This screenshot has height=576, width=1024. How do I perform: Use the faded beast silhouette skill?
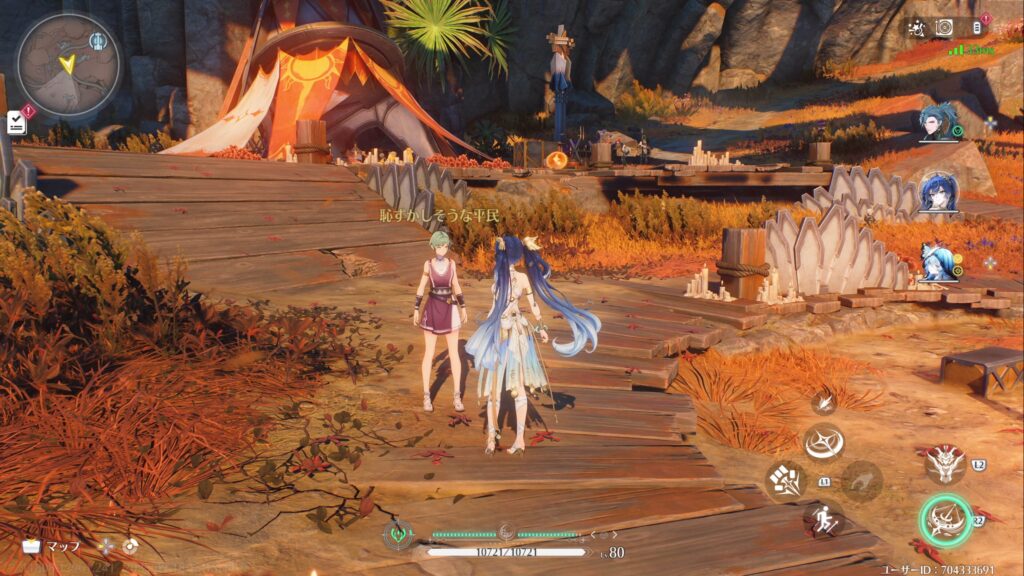click(x=861, y=481)
